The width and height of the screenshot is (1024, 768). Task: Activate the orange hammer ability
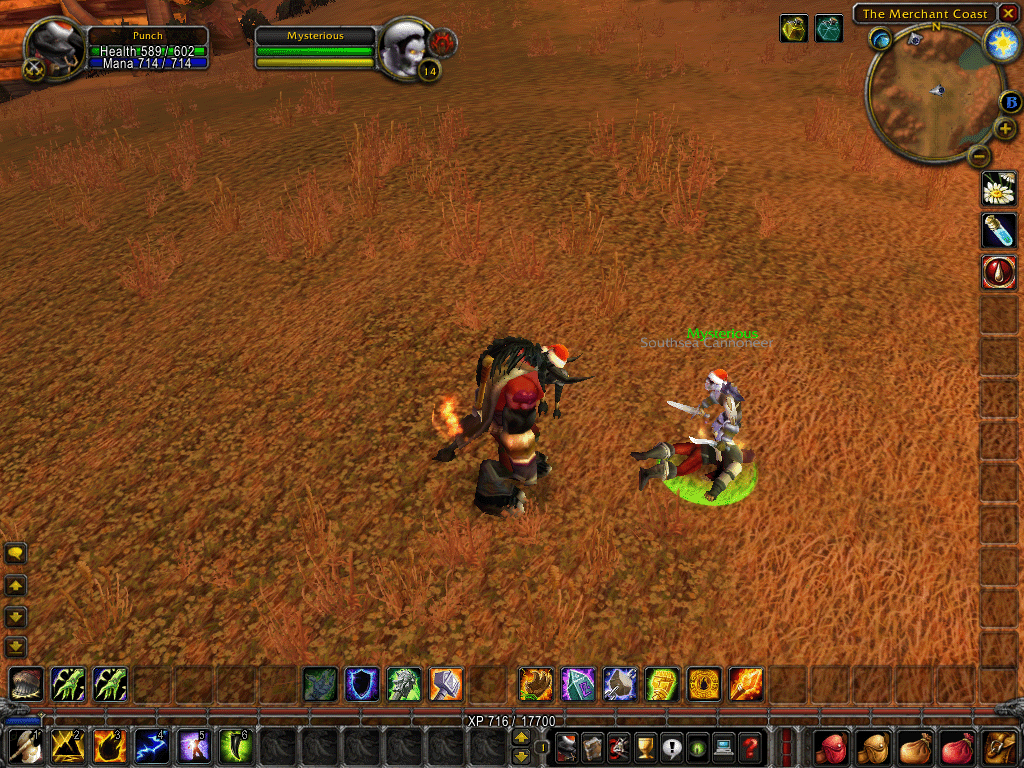(x=446, y=685)
